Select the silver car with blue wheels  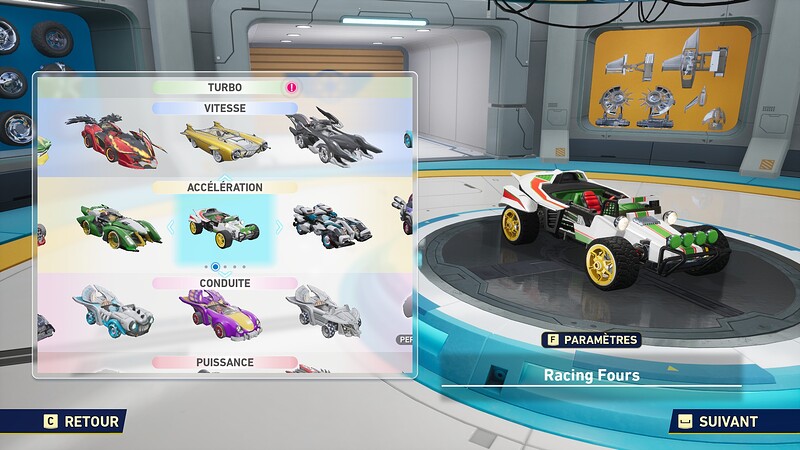tap(113, 310)
